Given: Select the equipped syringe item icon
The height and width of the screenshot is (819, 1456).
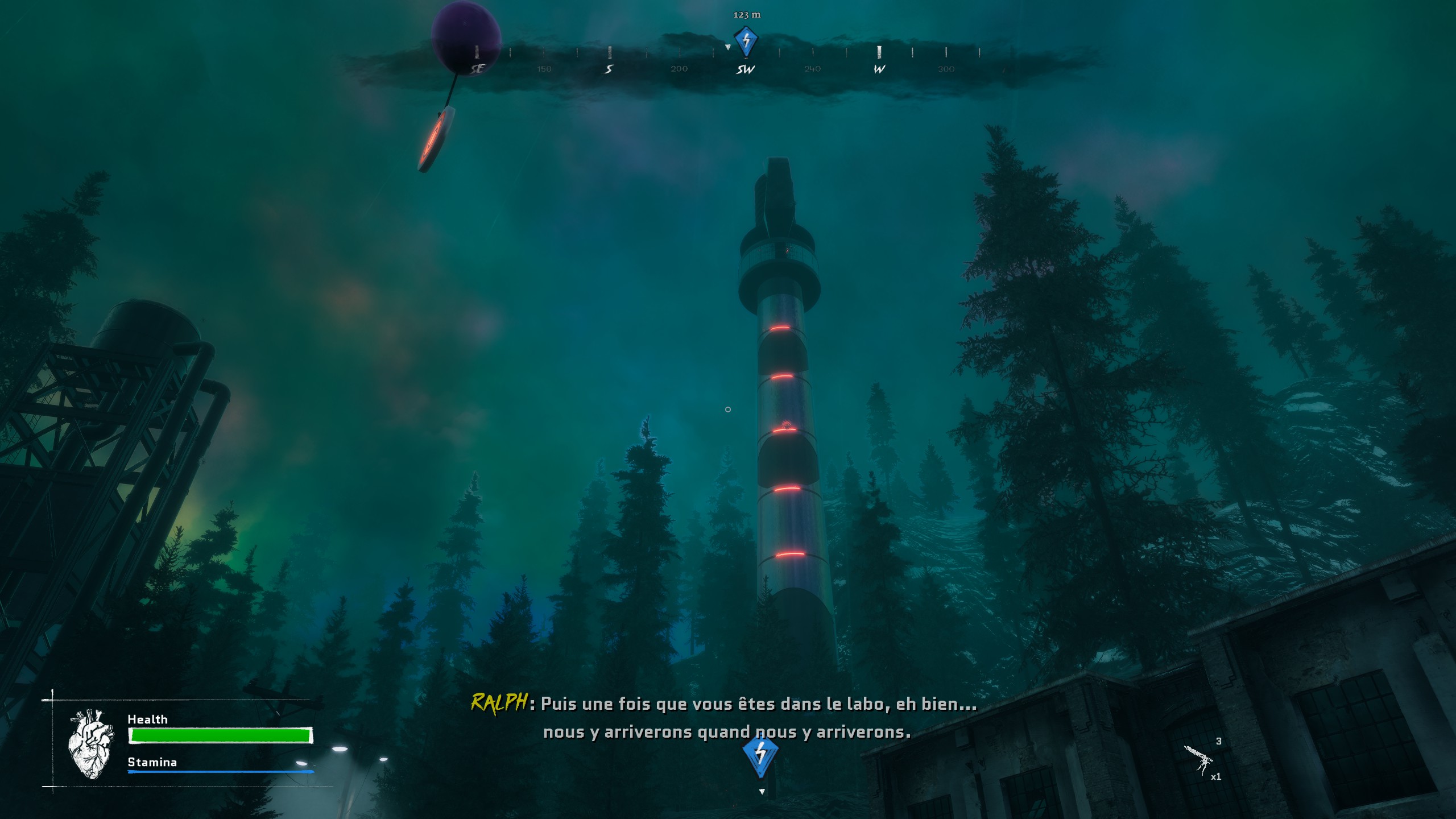Looking at the screenshot, I should point(1198,759).
